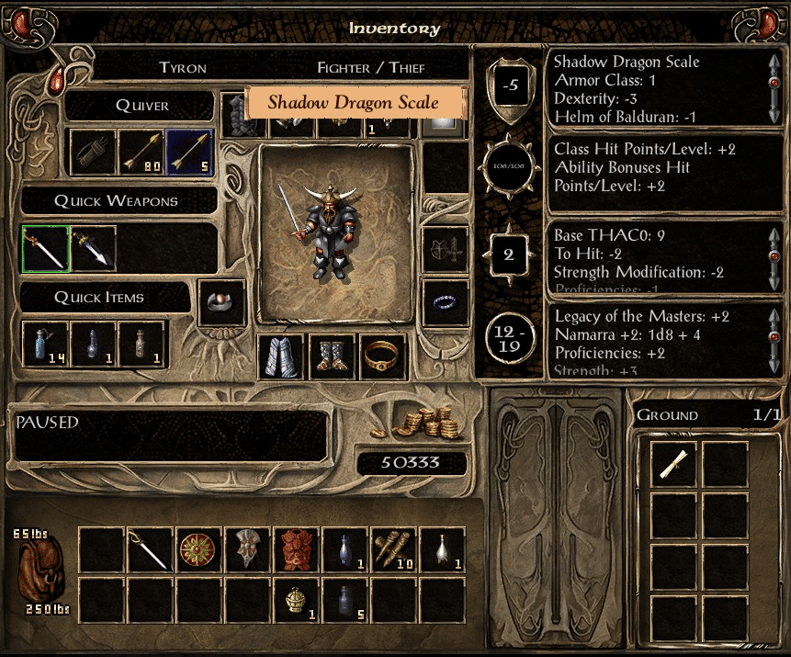Pick up the scroll from the ground
Viewport: 791px width, 657px height.
(674, 466)
